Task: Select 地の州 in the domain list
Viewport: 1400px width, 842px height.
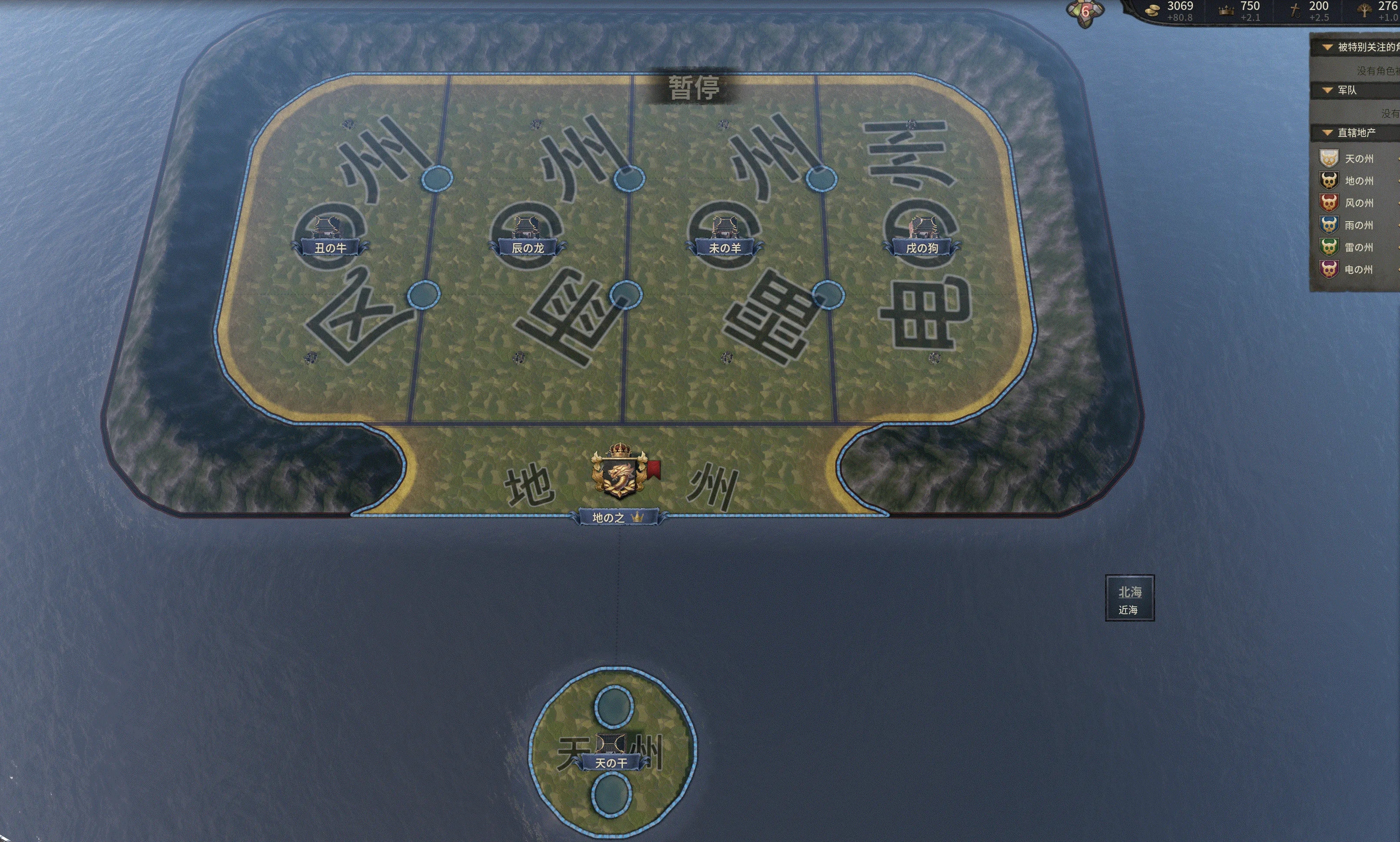Action: tap(1358, 181)
